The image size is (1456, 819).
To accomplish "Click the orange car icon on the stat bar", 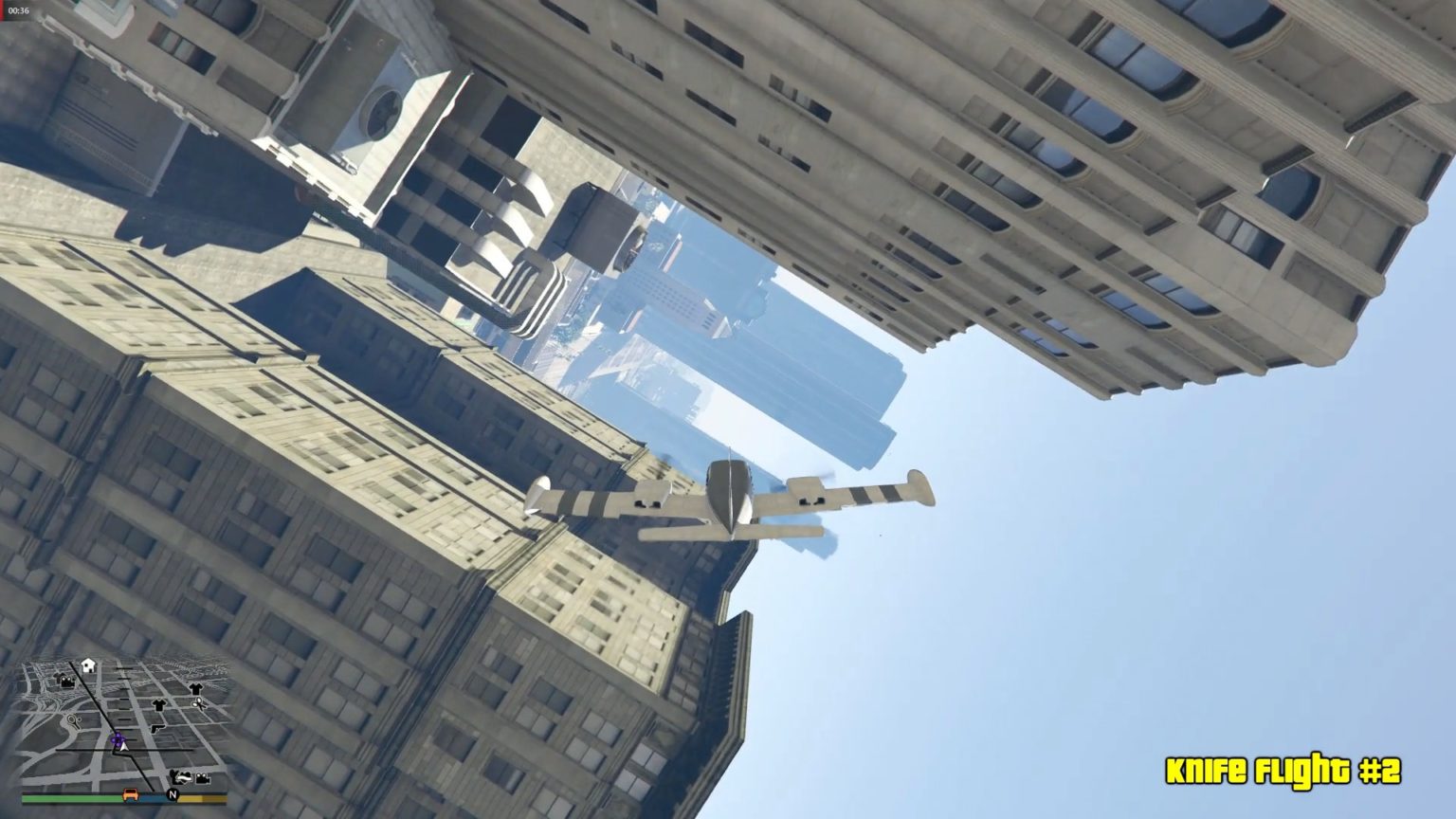I will coord(131,795).
